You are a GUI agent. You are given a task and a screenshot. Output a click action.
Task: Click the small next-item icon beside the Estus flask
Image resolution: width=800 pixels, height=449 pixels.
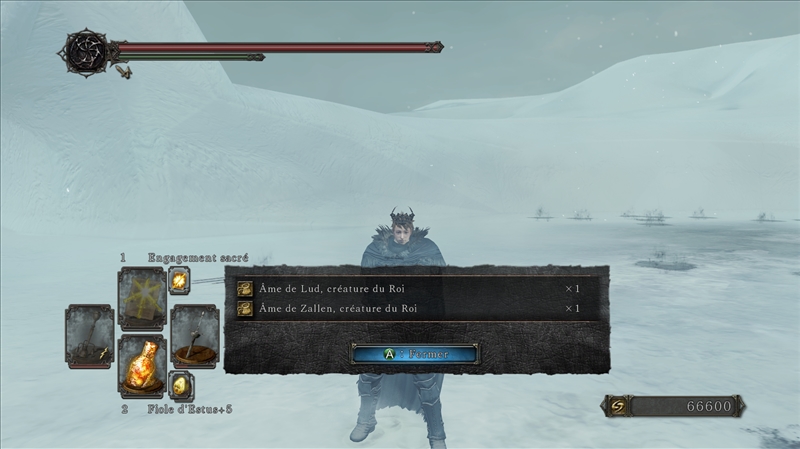coord(180,385)
